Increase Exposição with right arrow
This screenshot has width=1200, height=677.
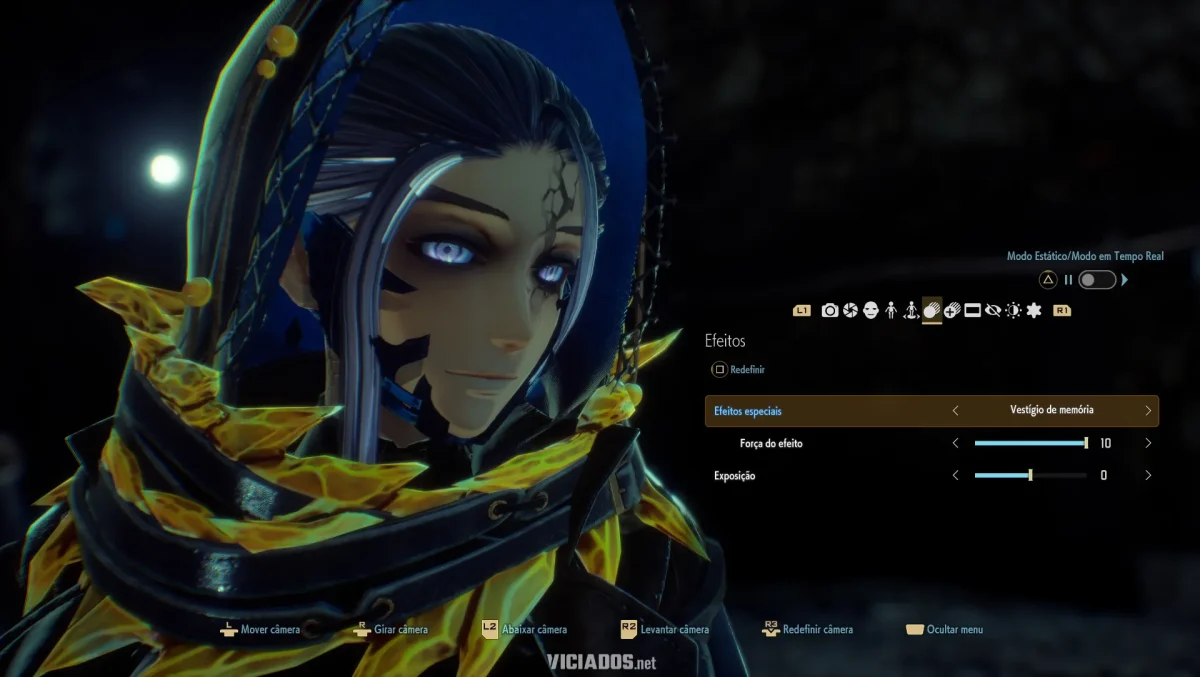[x=1148, y=476]
